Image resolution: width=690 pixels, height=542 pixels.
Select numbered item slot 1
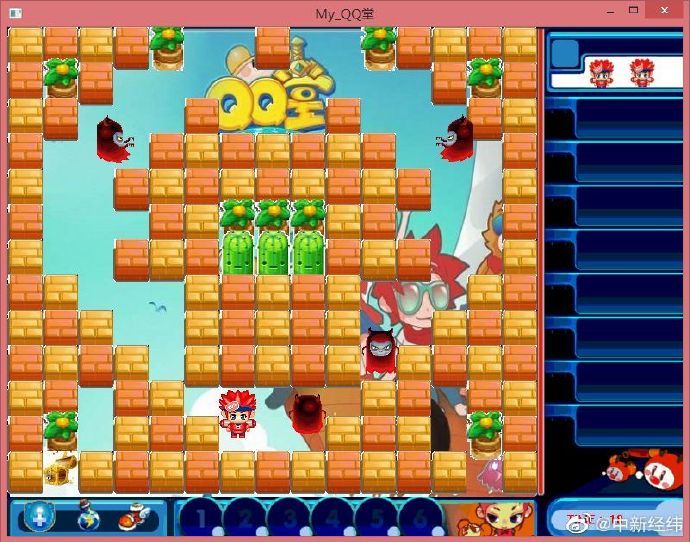[x=200, y=519]
